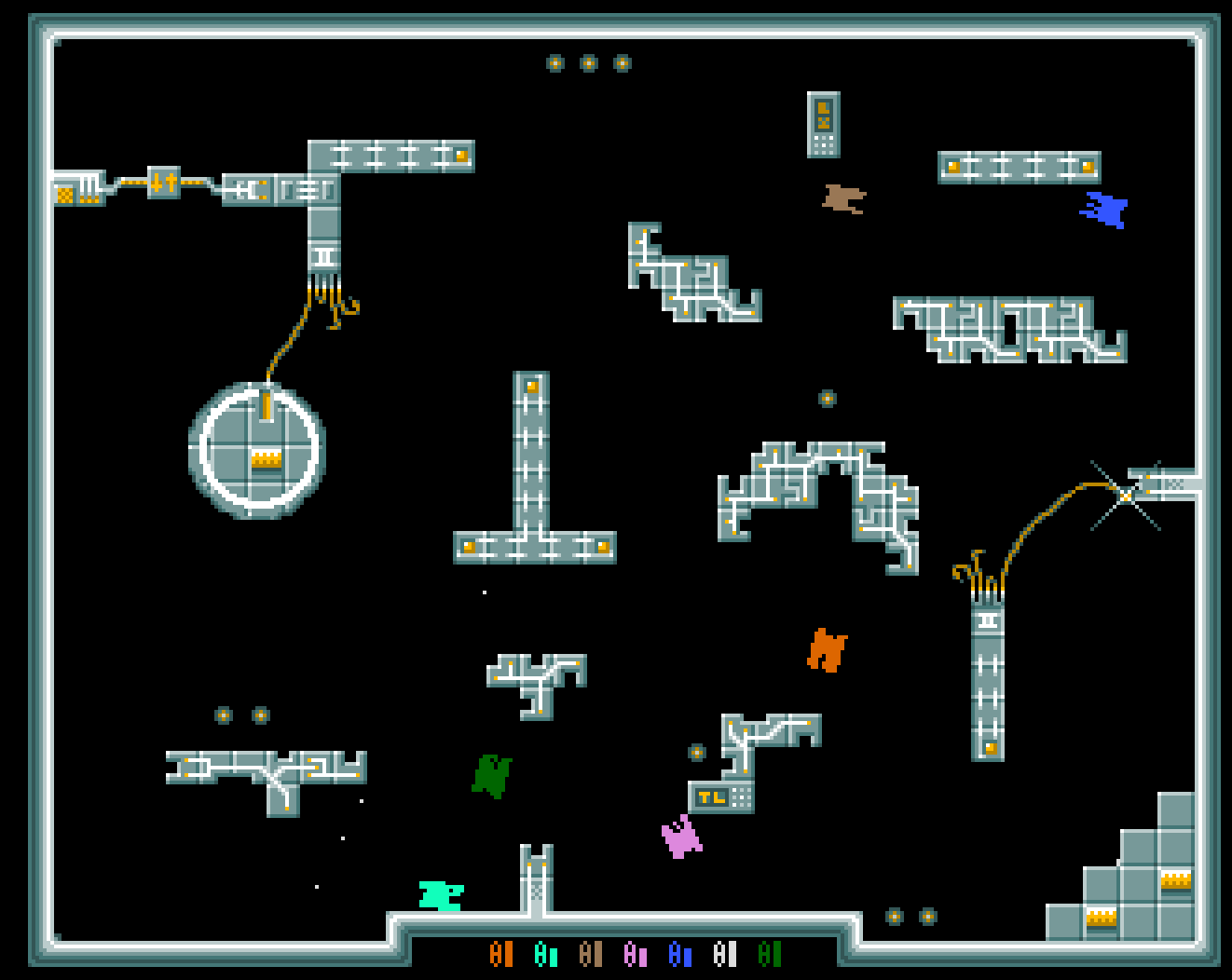Toggle the II hatch under the top-left overhang
Viewport: 1232px width, 980px height.
coord(322,258)
